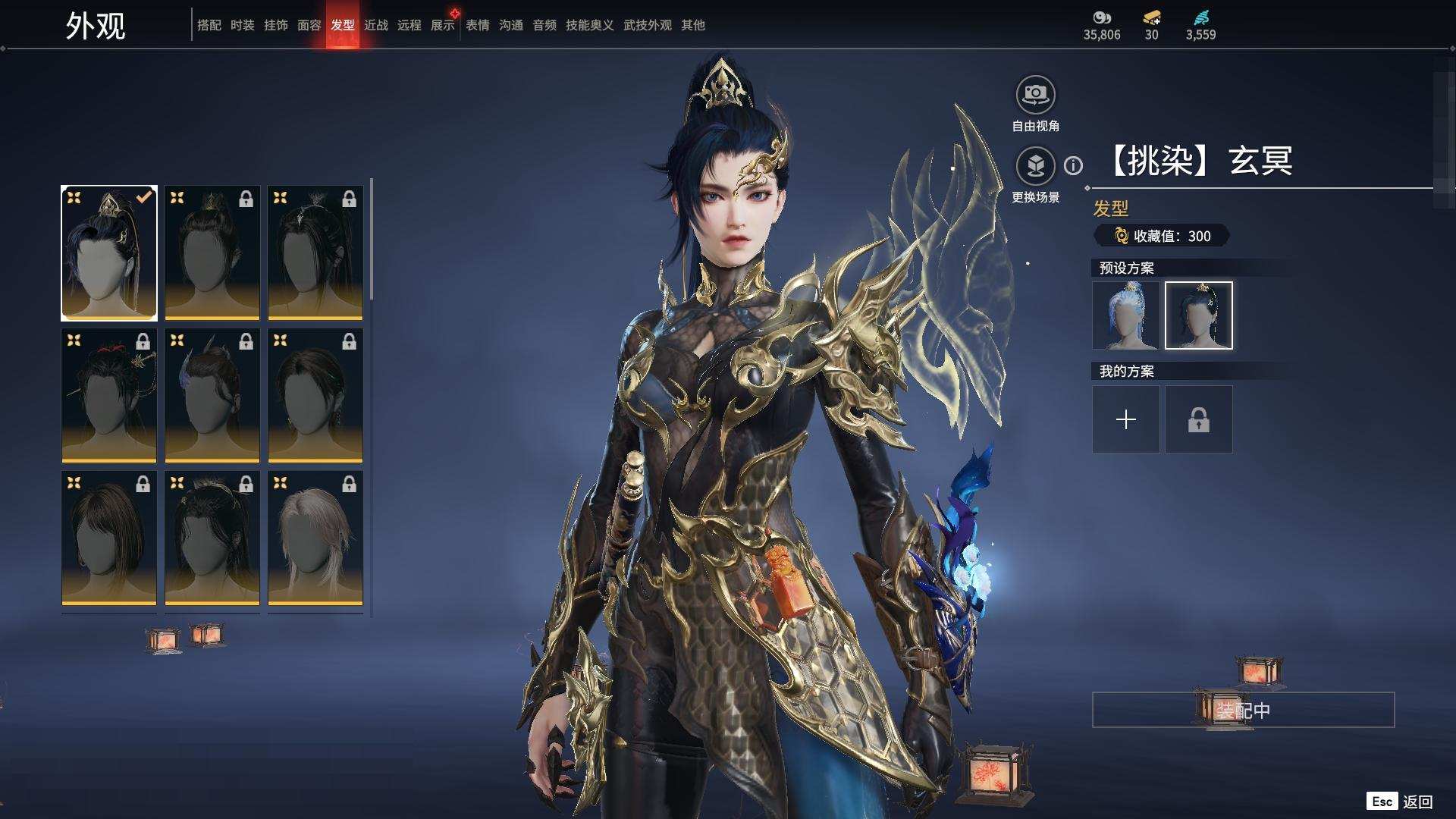
Task: Choose the 表情 emote tab
Action: coord(477,25)
